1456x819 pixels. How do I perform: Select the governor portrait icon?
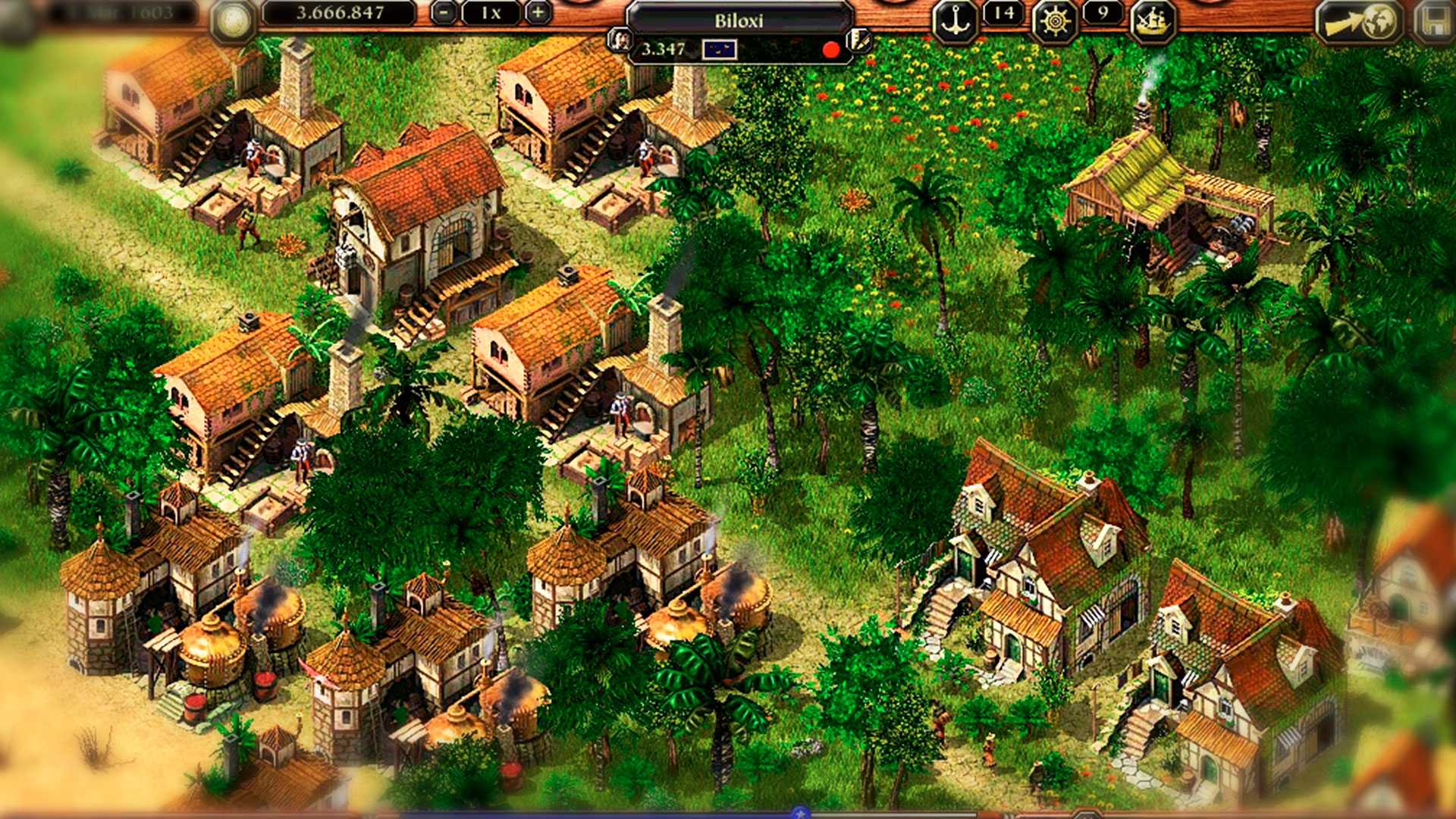point(620,40)
